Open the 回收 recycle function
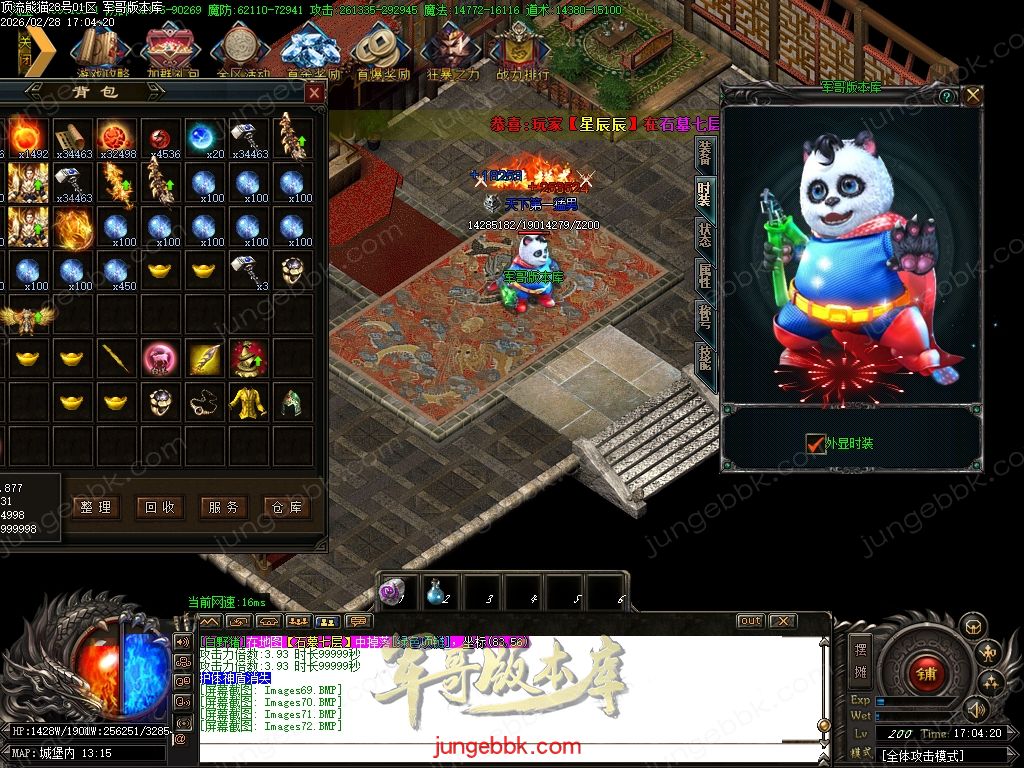This screenshot has height=768, width=1024. point(160,507)
